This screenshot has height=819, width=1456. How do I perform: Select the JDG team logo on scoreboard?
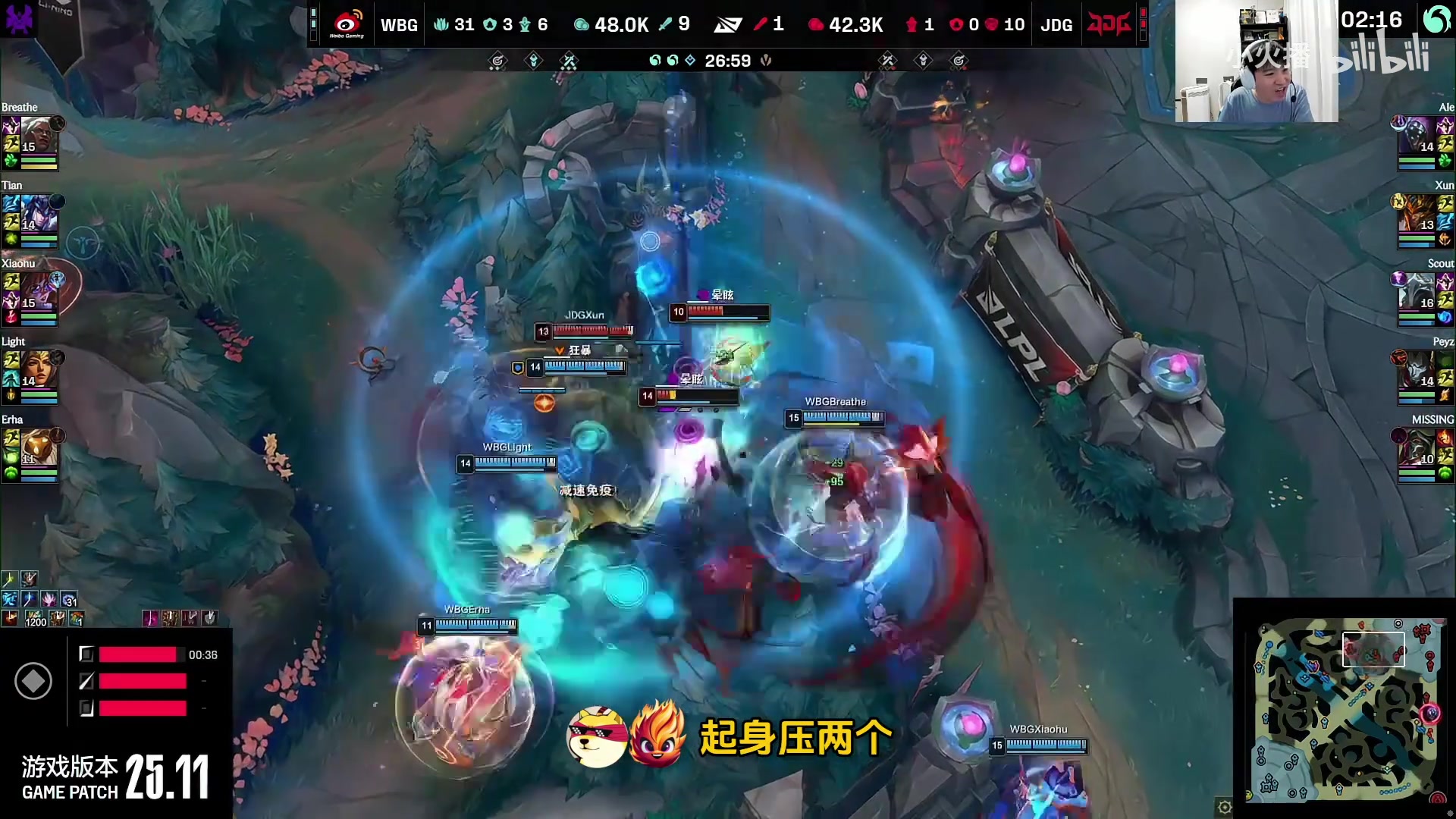[1108, 24]
